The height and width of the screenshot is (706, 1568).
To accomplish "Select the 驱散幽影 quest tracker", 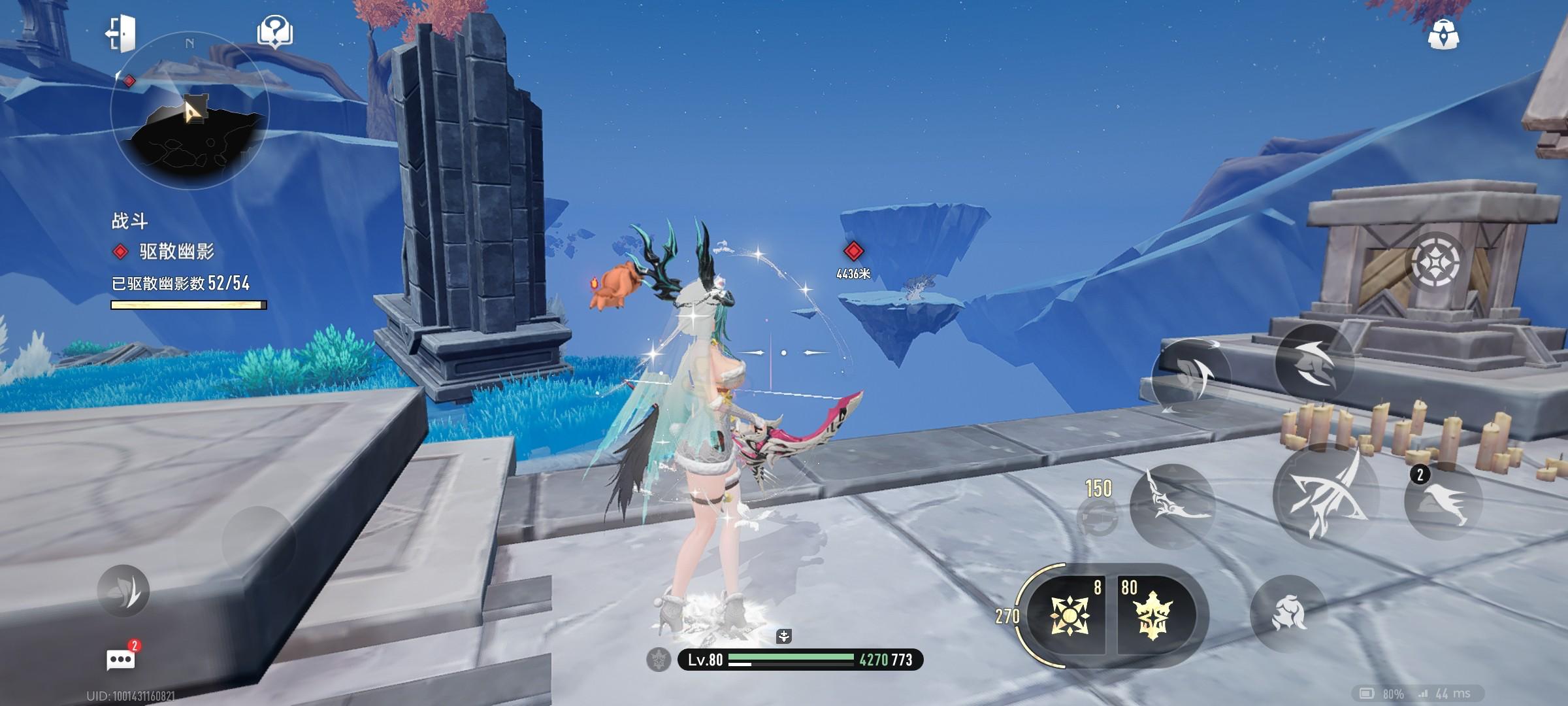I will click(175, 252).
